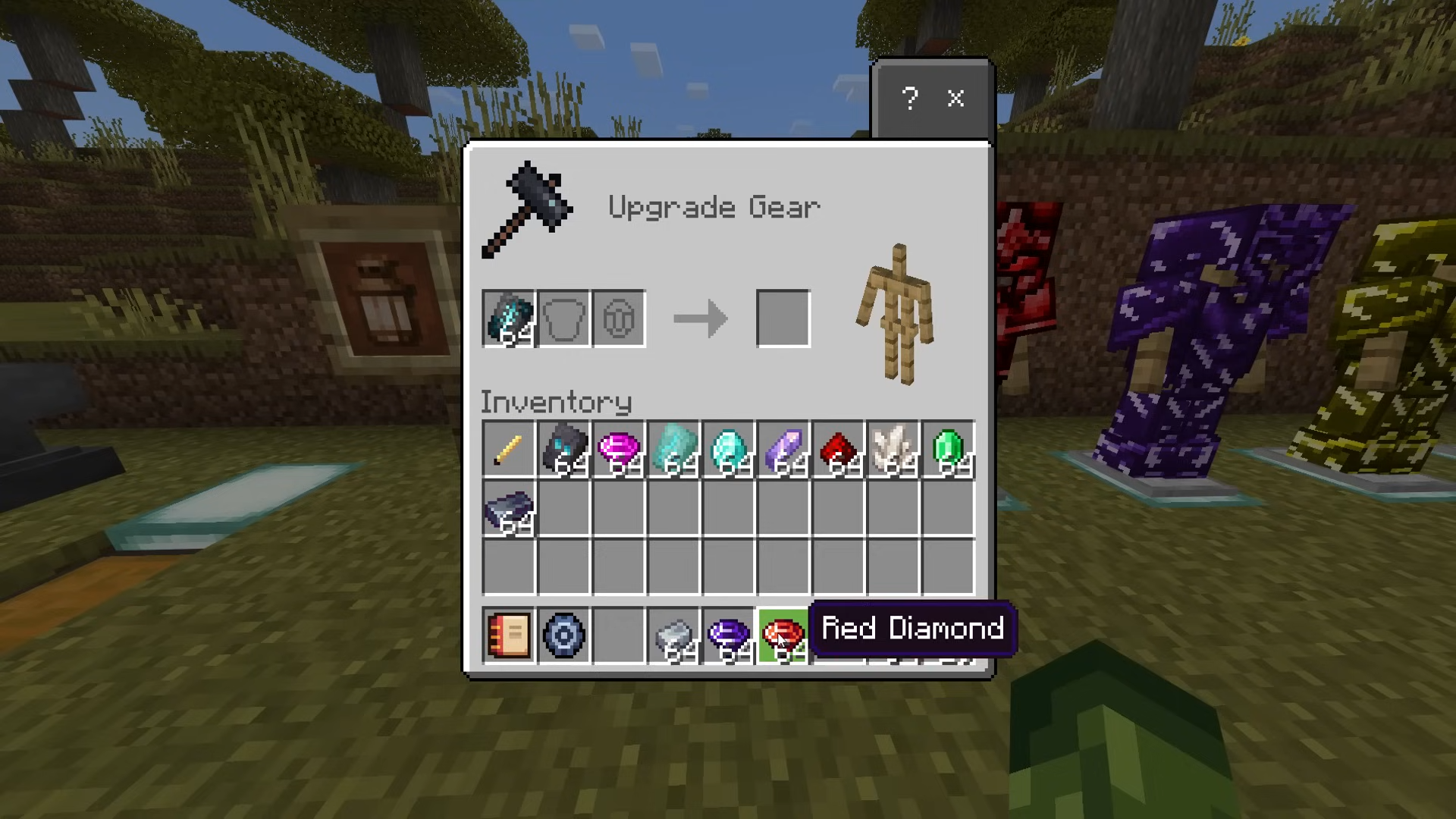Viewport: 1456px width, 819px height.
Task: Select the blue round disc in the hotbar
Action: [564, 635]
